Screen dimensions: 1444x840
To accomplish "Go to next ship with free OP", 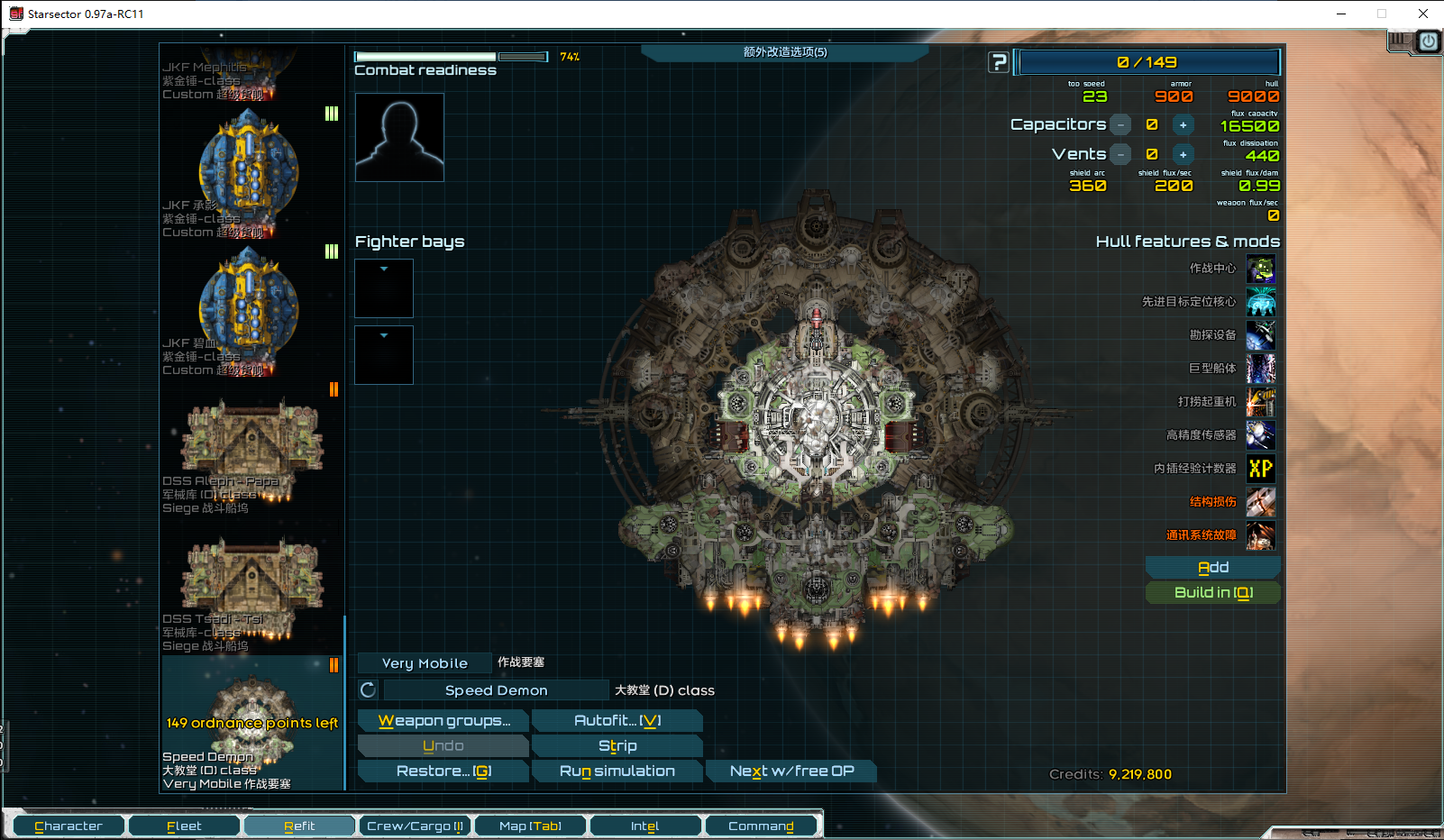I will click(791, 772).
